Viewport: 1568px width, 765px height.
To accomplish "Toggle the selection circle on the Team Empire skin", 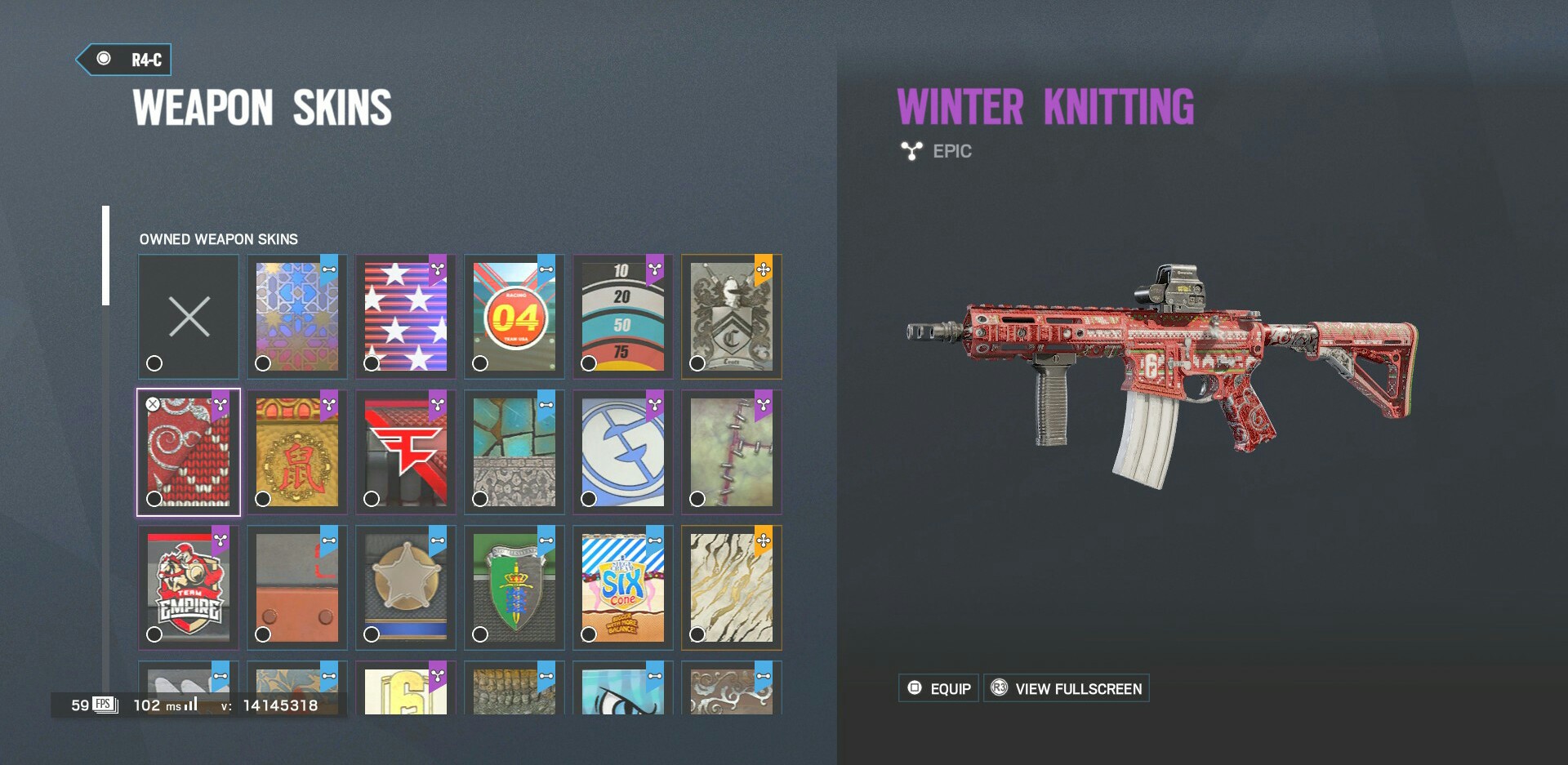I will tap(153, 633).
